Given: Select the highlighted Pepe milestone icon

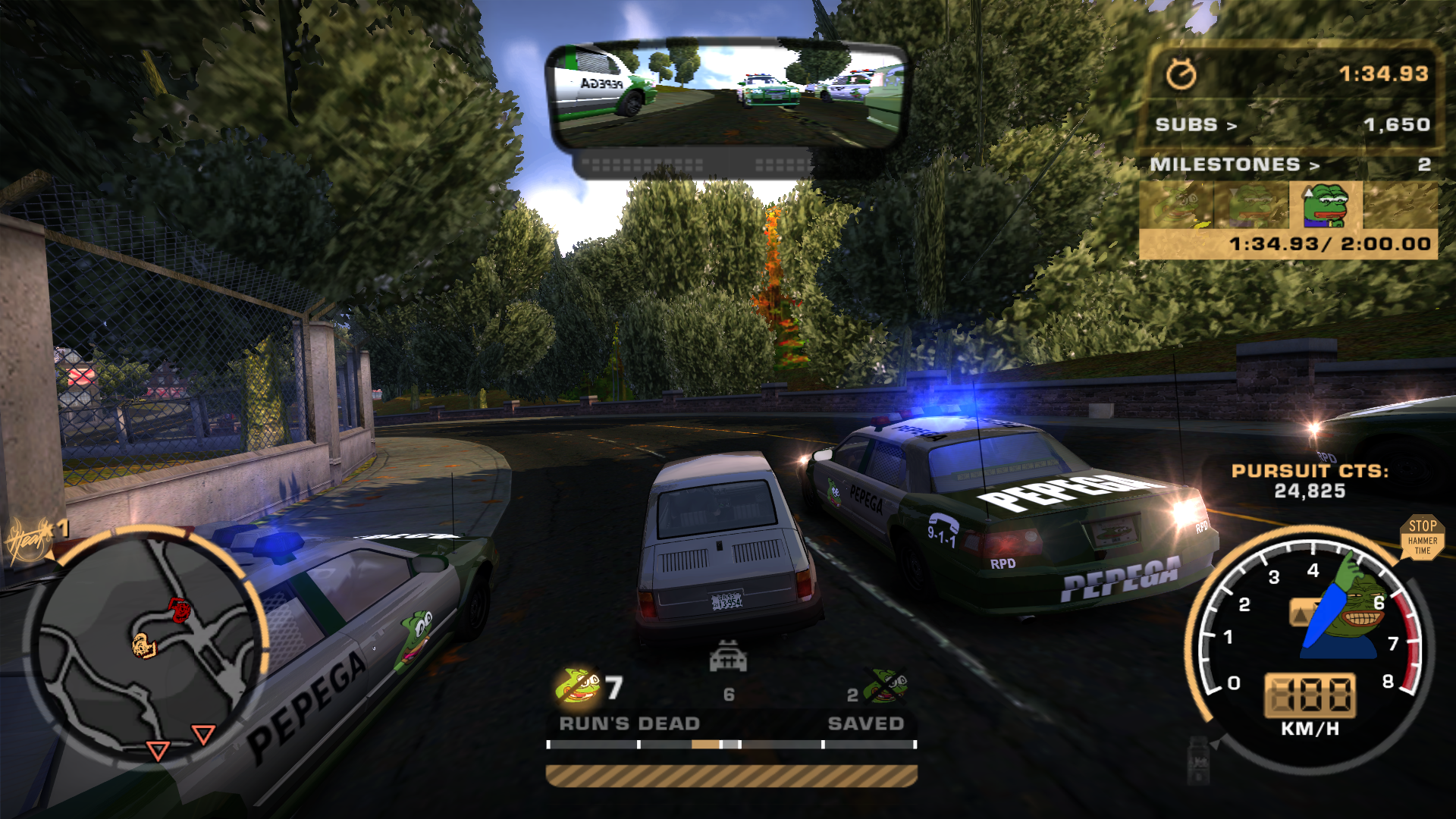Looking at the screenshot, I should 1325,206.
